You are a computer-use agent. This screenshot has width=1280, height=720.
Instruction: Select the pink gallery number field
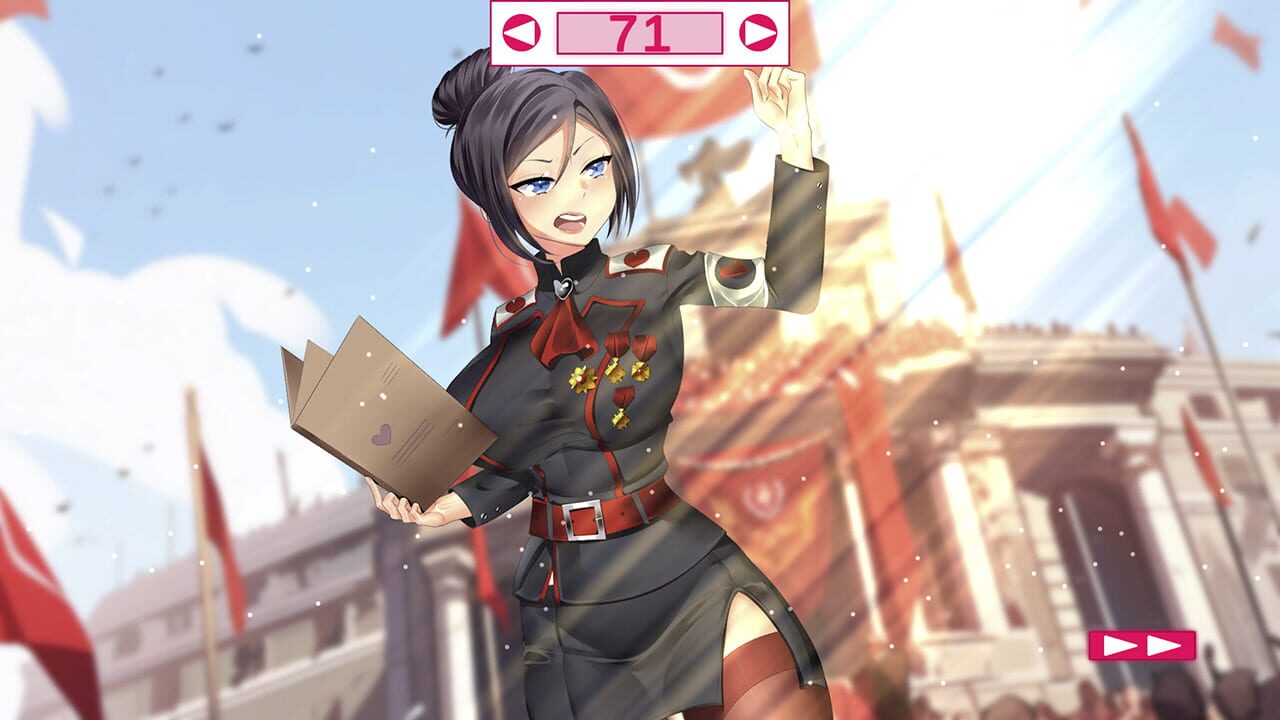coord(640,30)
